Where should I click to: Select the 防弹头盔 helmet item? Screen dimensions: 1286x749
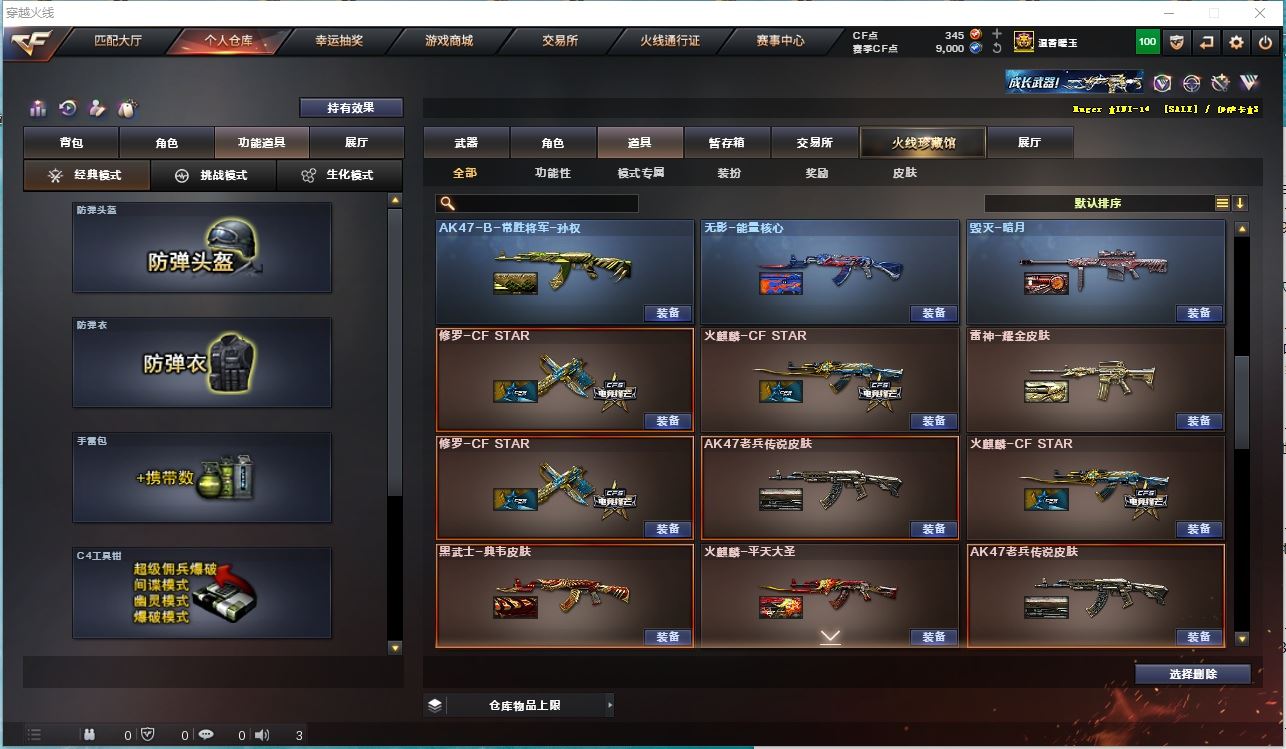[201, 248]
